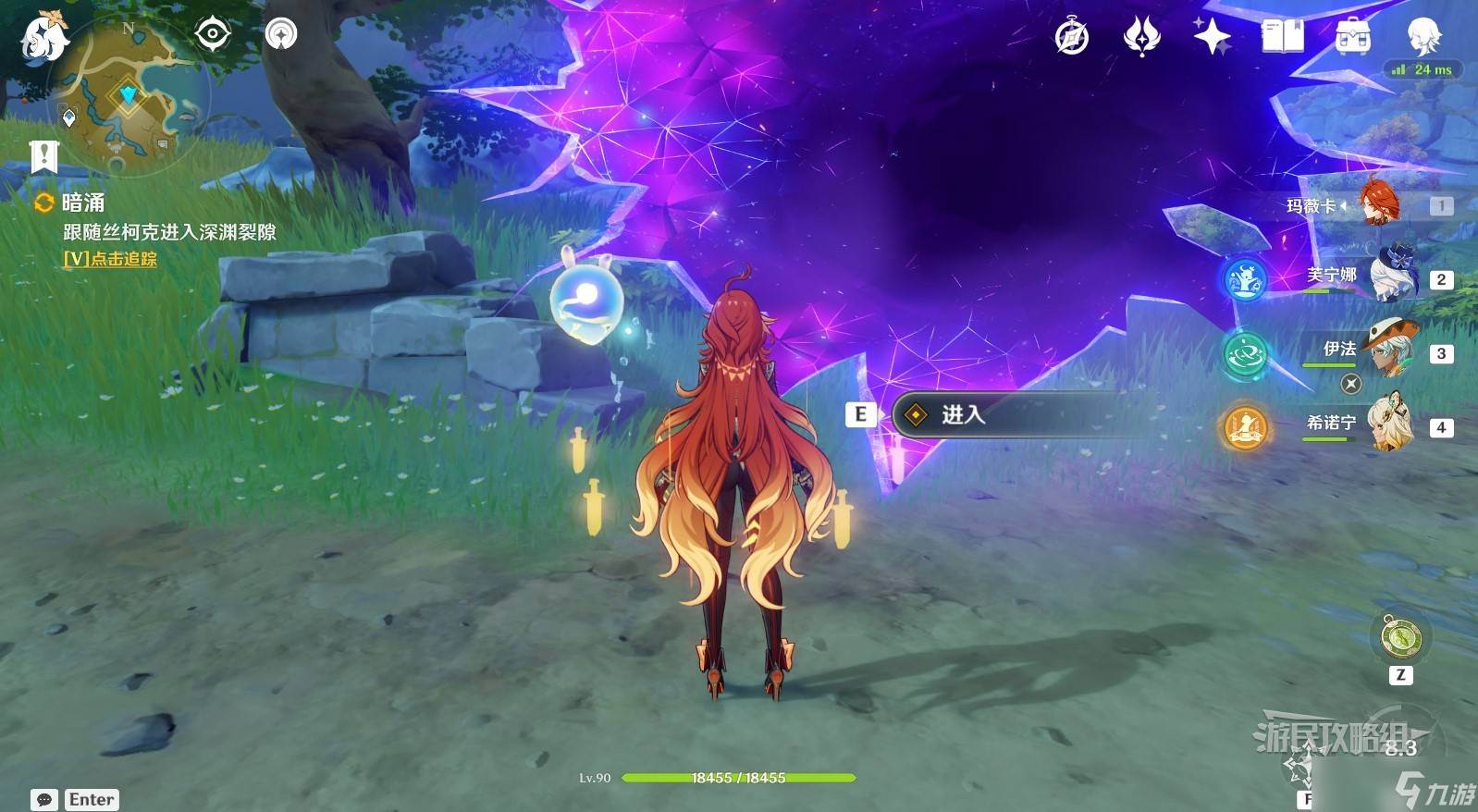
Task: Switch to party member 芙宁娜
Action: click(1390, 277)
